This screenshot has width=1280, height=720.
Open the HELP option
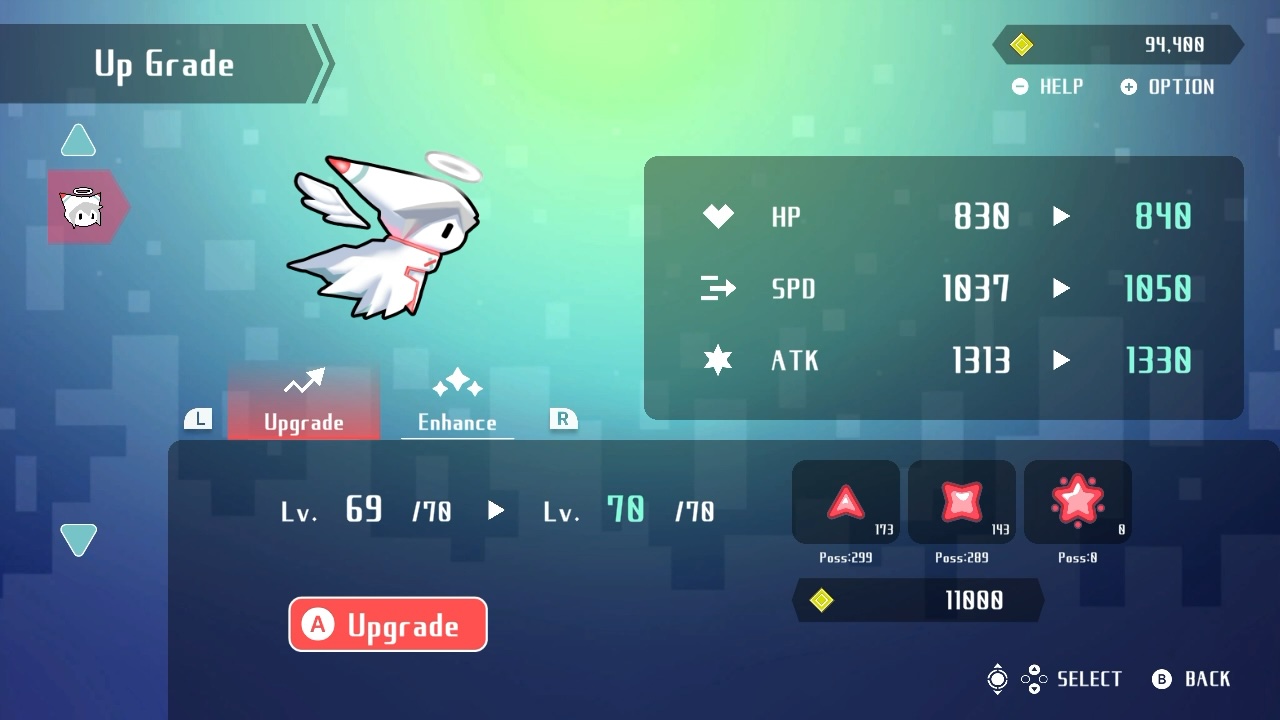pyautogui.click(x=1047, y=87)
